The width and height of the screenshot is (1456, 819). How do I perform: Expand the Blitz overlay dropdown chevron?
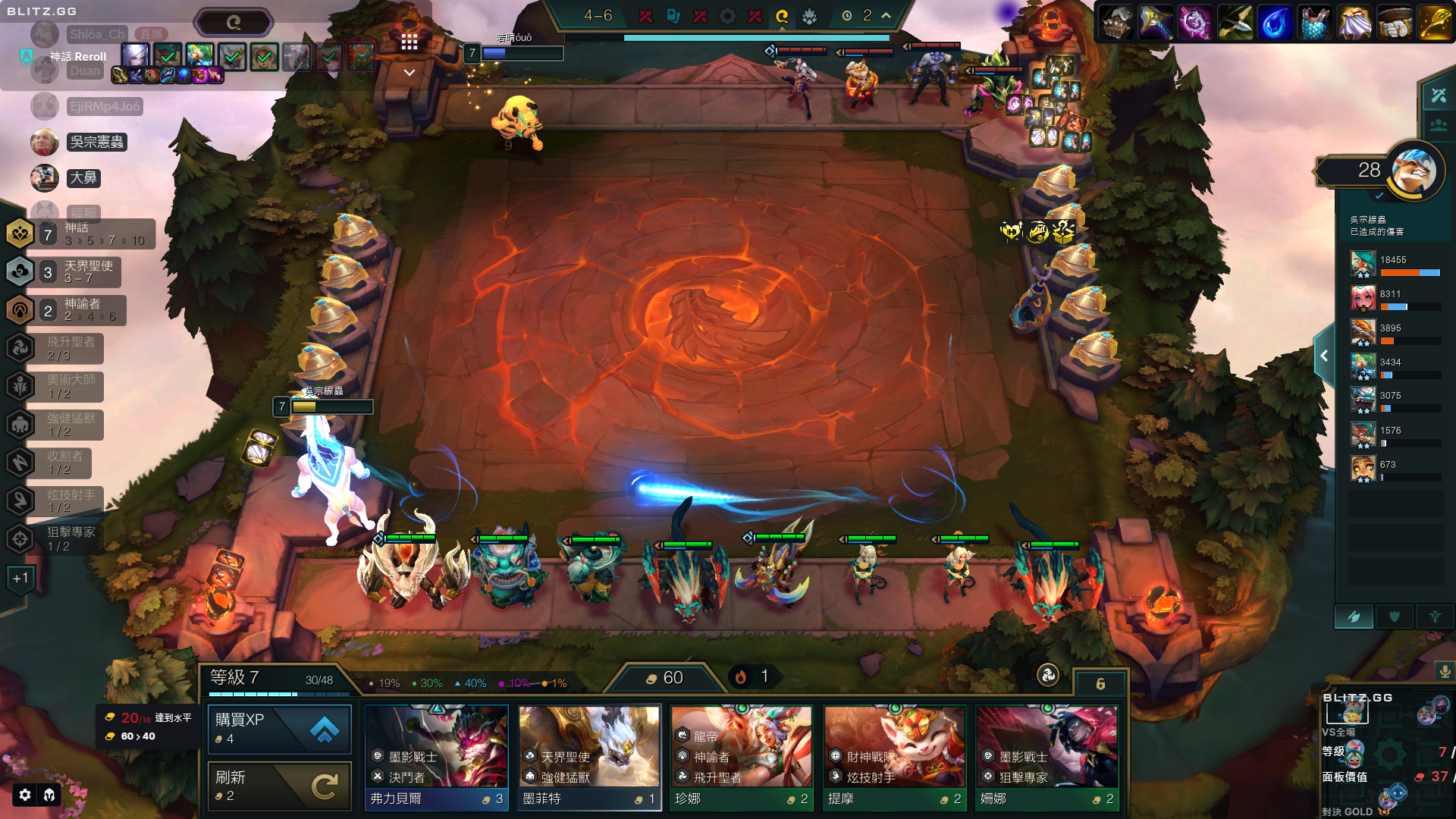point(409,73)
